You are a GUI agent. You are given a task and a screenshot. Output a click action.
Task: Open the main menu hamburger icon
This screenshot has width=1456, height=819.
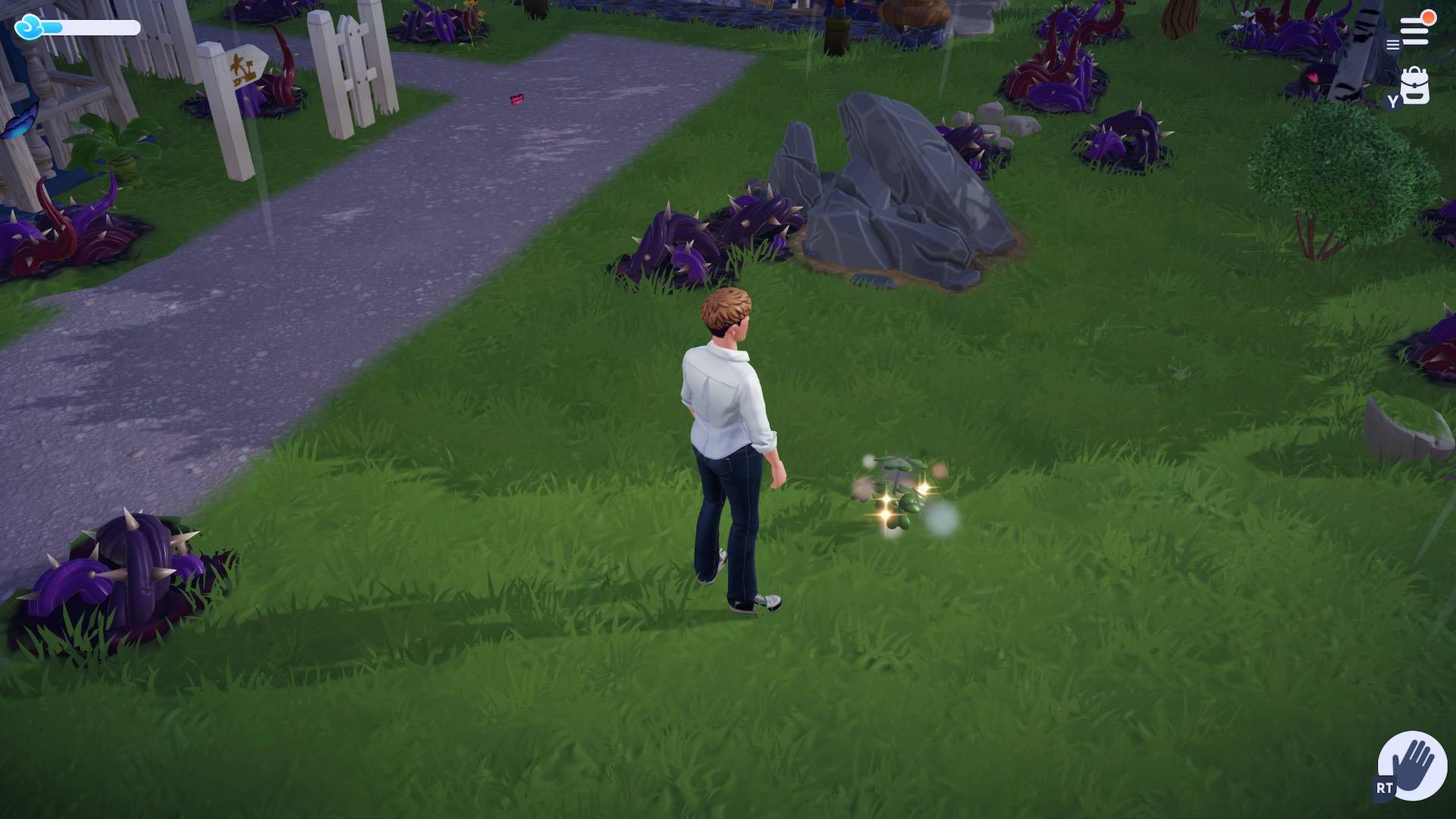click(x=1414, y=30)
